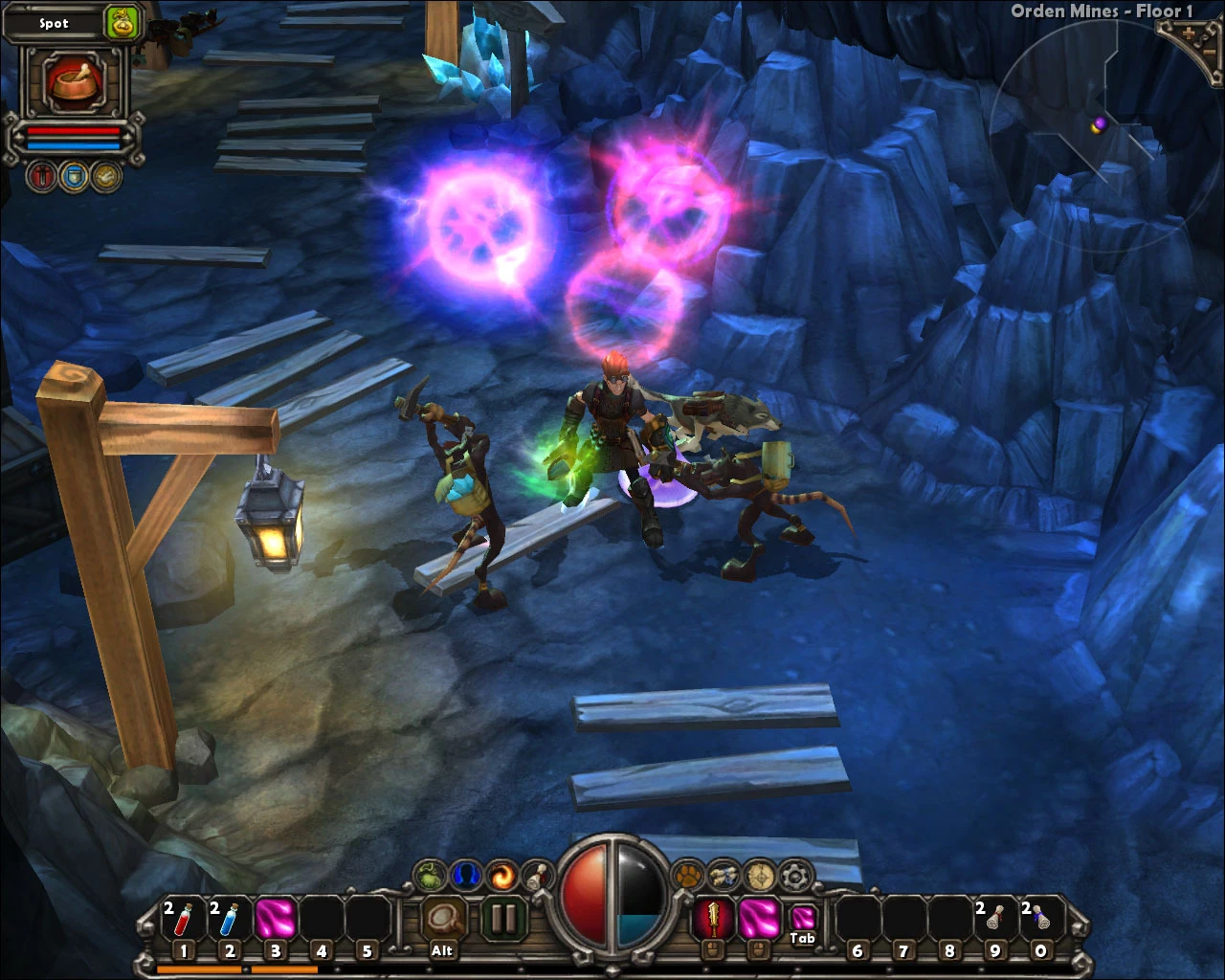Click the orange experience bar below the hotbar
This screenshot has height=980, width=1225.
click(239, 969)
